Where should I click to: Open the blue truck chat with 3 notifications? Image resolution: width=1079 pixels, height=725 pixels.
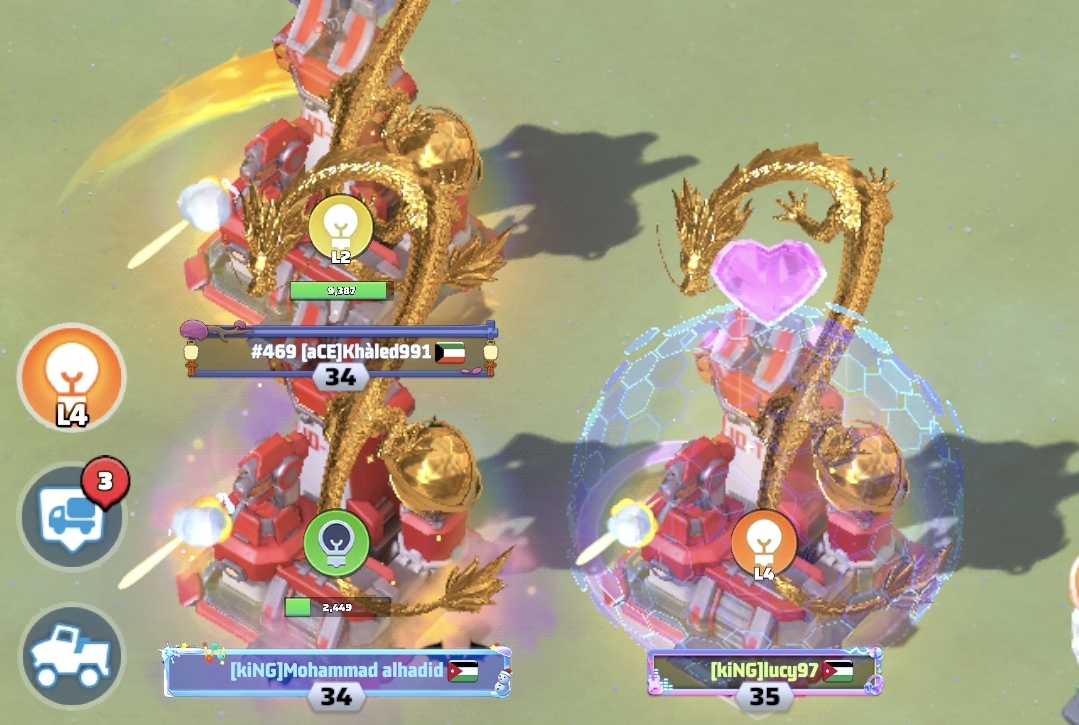71,517
